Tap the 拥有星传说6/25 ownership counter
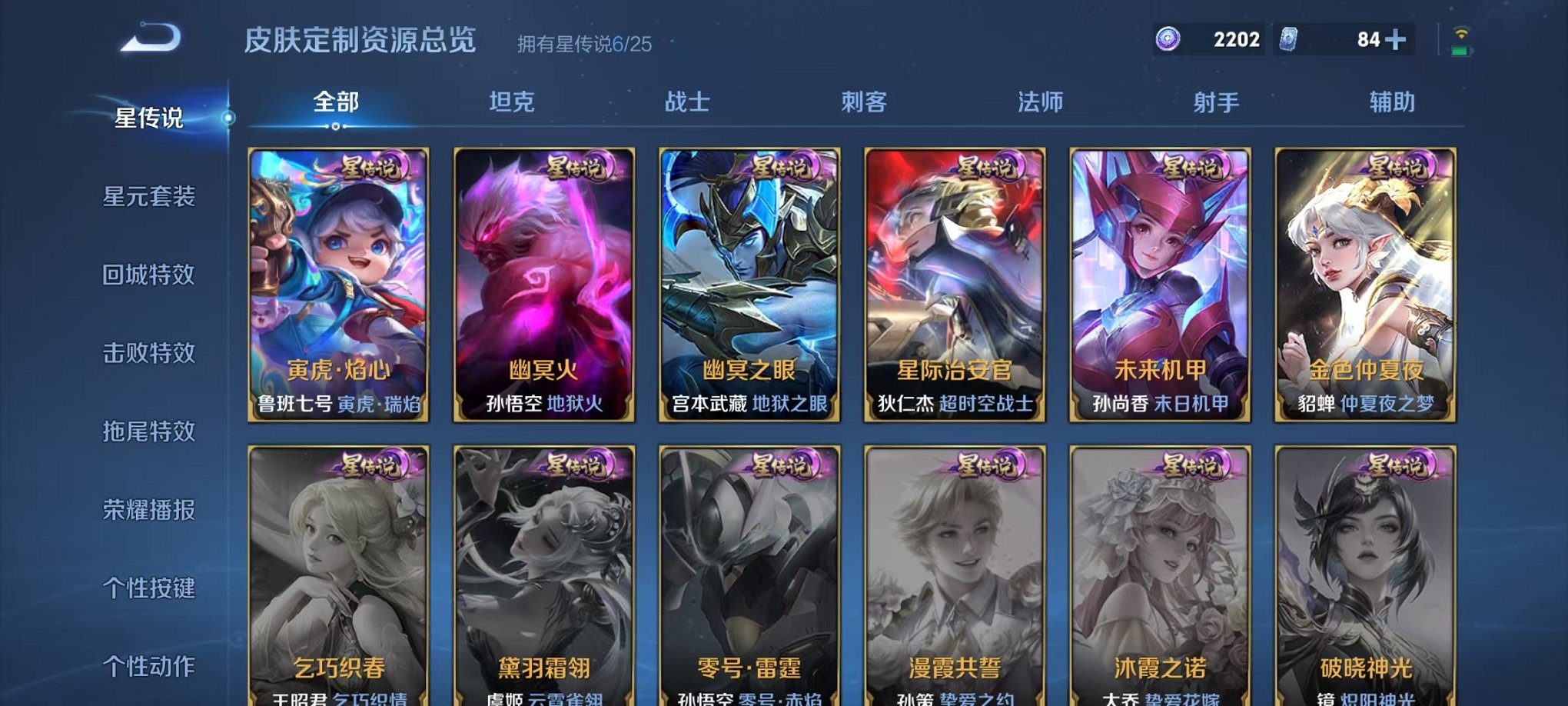The height and width of the screenshot is (706, 1568). coord(583,42)
